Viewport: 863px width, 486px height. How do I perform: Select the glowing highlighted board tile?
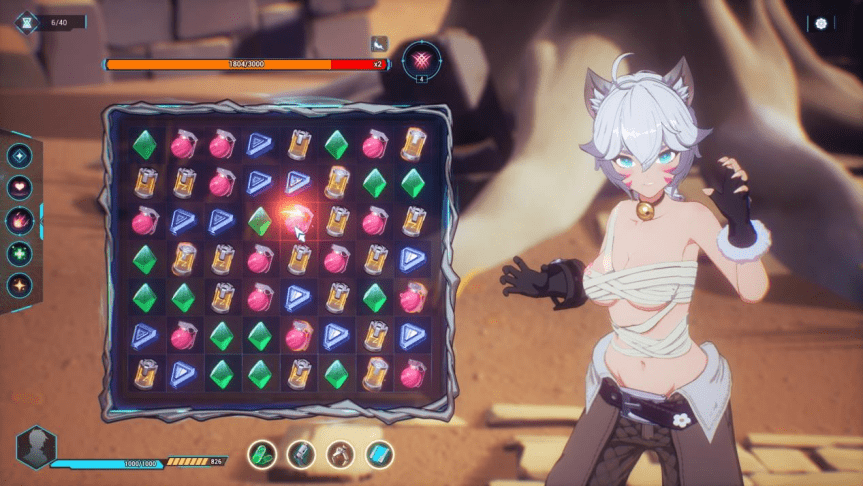297,220
